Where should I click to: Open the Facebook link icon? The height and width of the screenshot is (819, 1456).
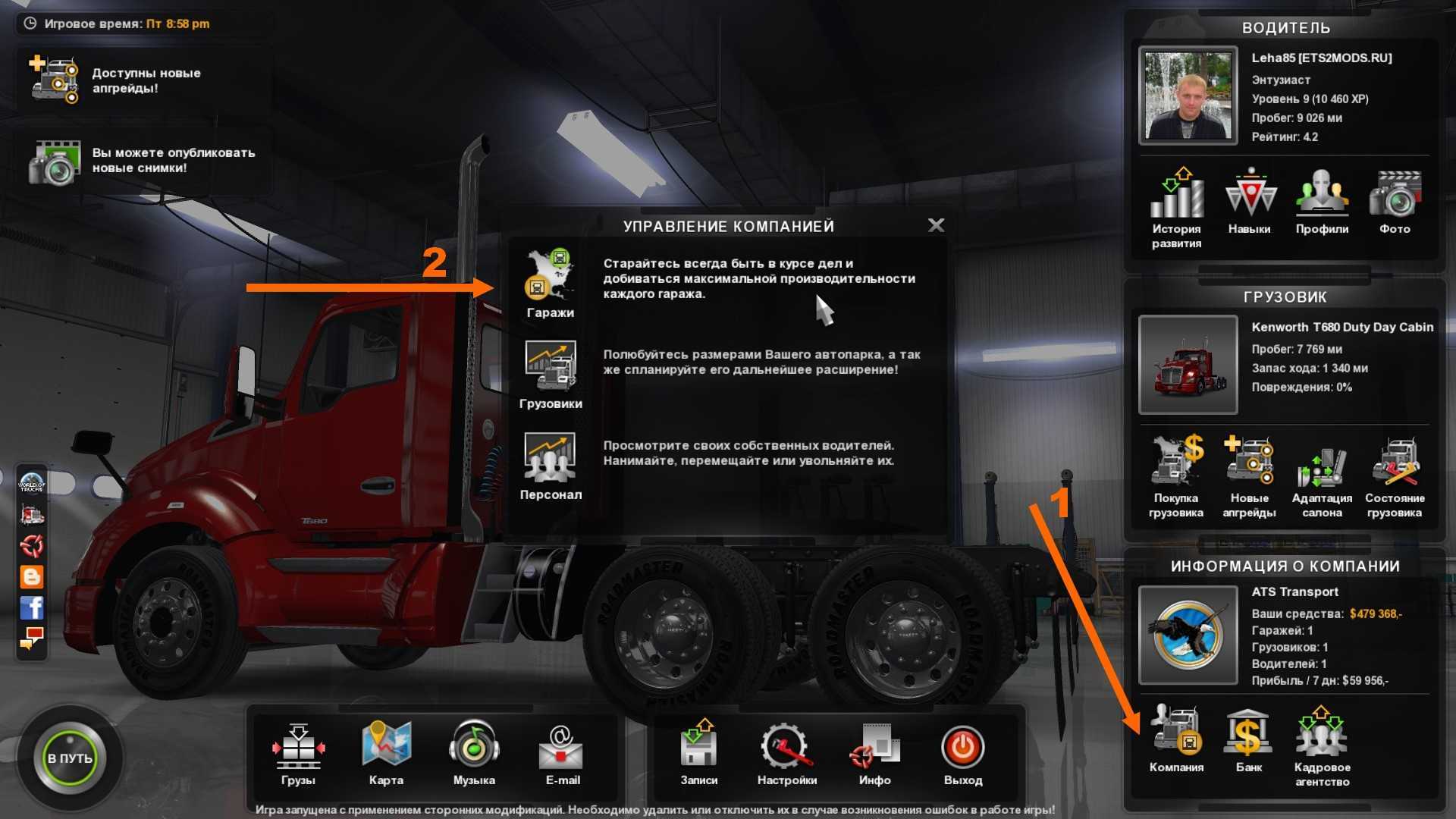click(x=32, y=607)
